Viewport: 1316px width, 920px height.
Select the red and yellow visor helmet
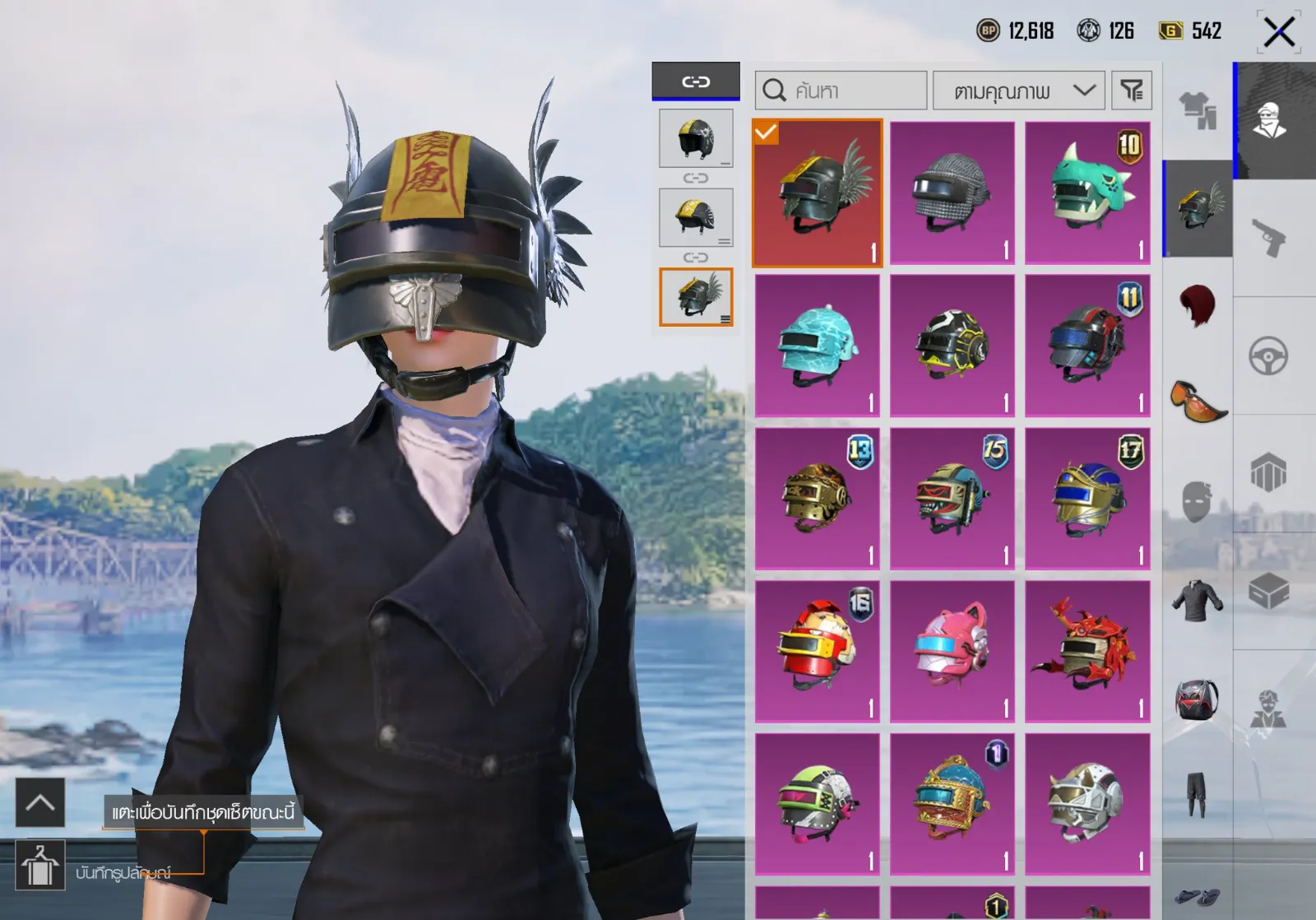[817, 652]
